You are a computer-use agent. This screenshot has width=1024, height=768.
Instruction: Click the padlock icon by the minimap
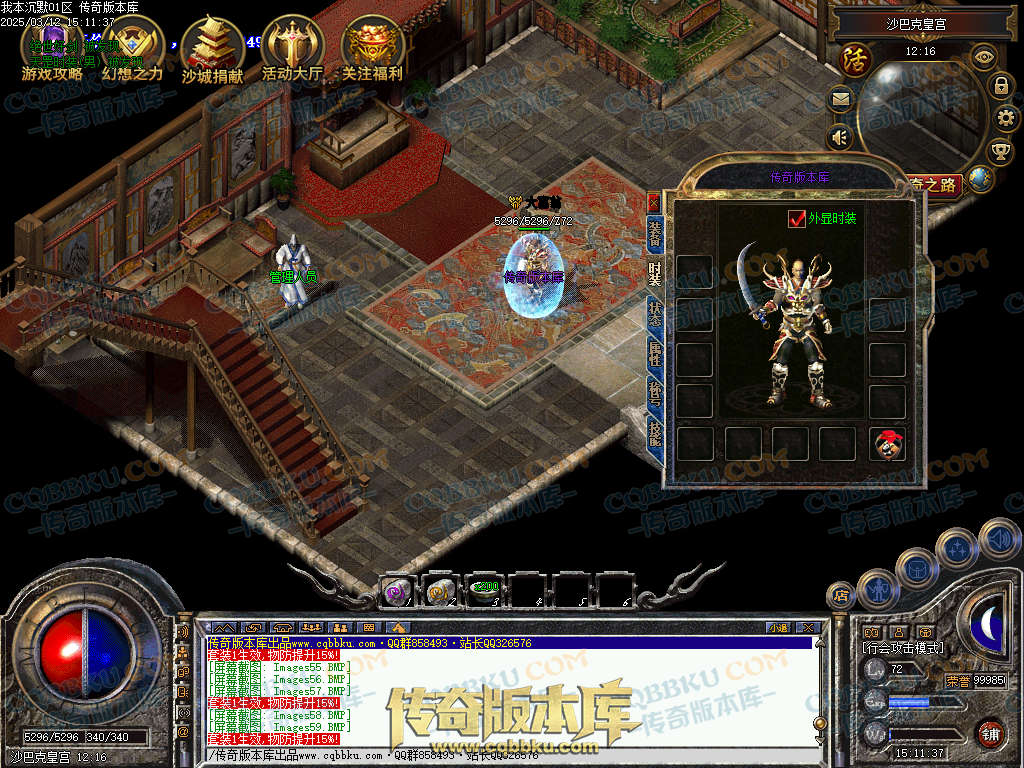tap(1000, 85)
